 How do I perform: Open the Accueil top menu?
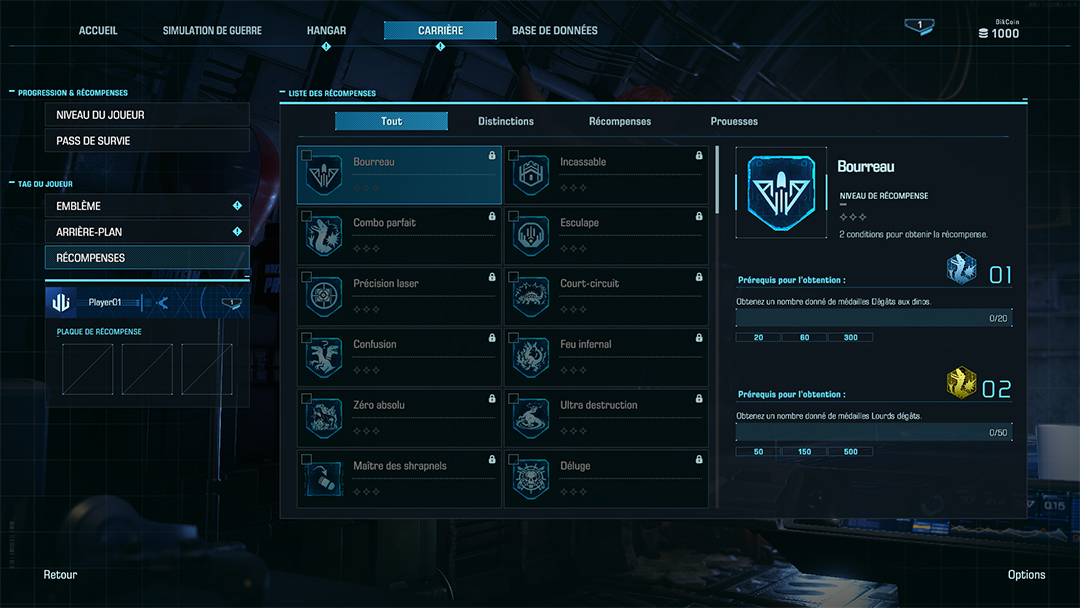[98, 31]
